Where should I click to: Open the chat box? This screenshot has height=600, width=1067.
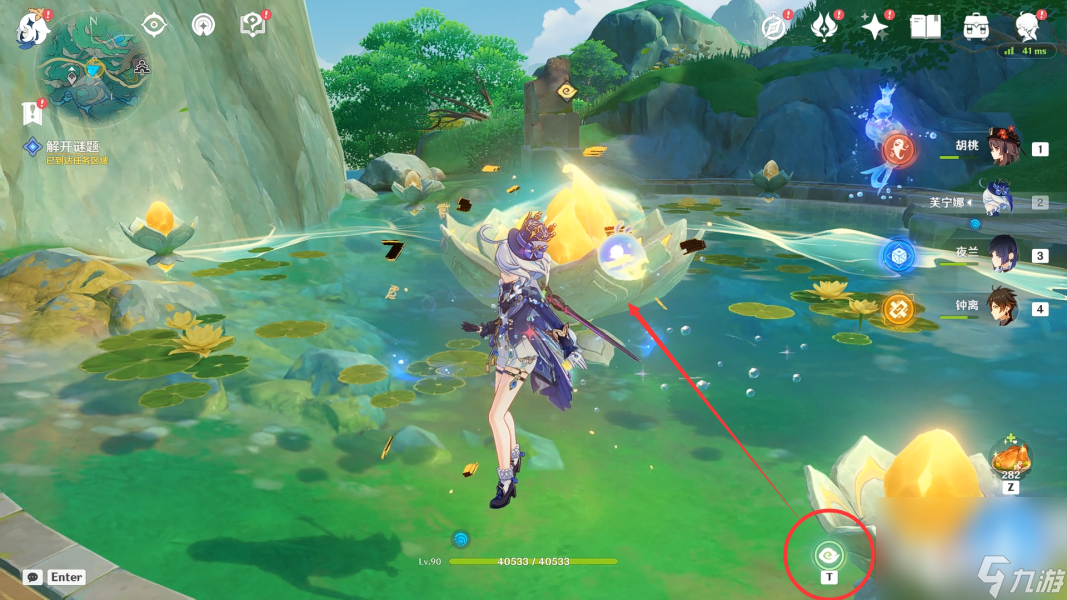(x=34, y=577)
